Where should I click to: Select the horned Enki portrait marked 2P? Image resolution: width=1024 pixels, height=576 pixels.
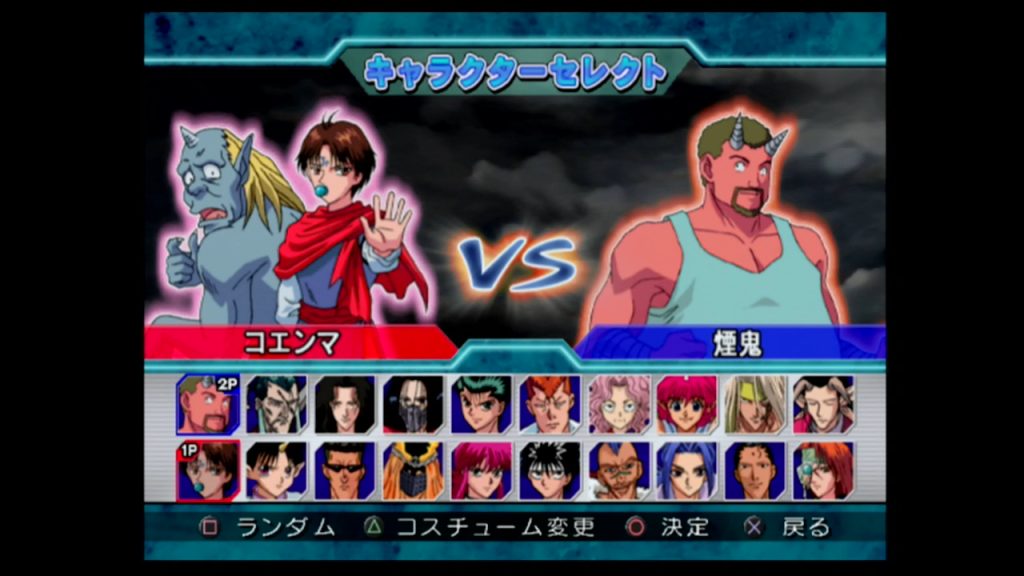(208, 404)
